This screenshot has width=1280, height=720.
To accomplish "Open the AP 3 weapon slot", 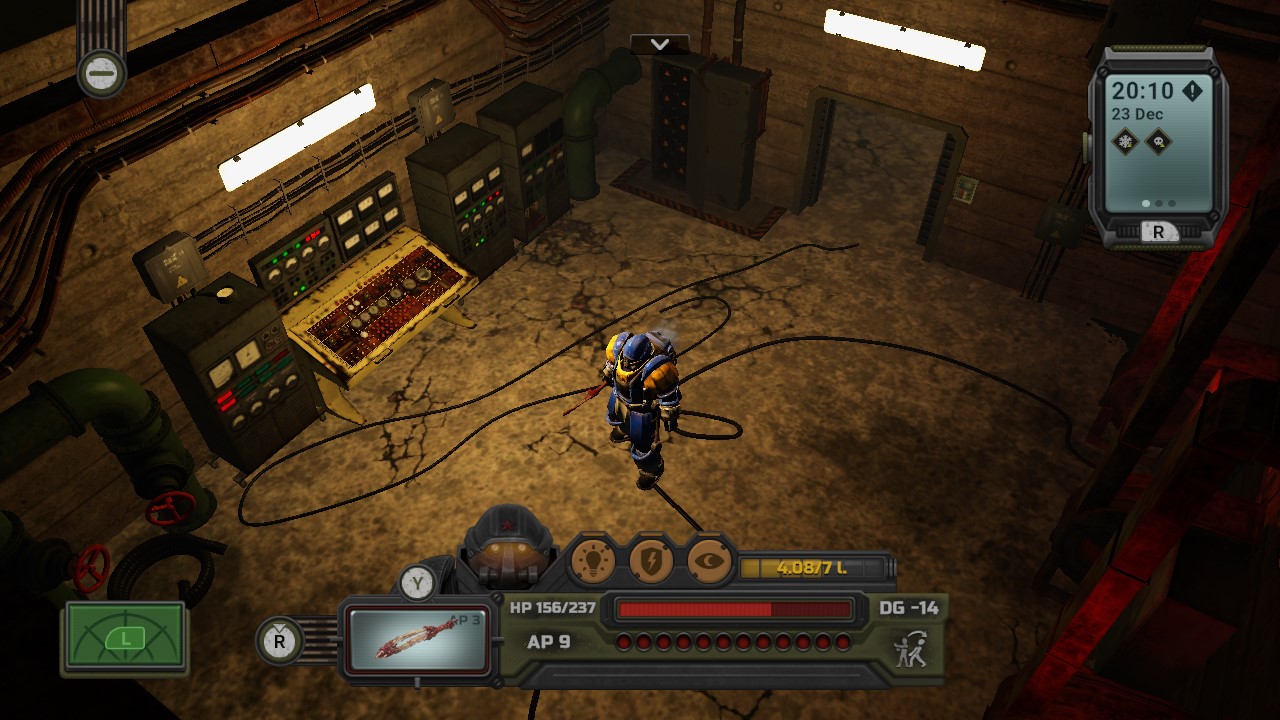I will [x=420, y=637].
